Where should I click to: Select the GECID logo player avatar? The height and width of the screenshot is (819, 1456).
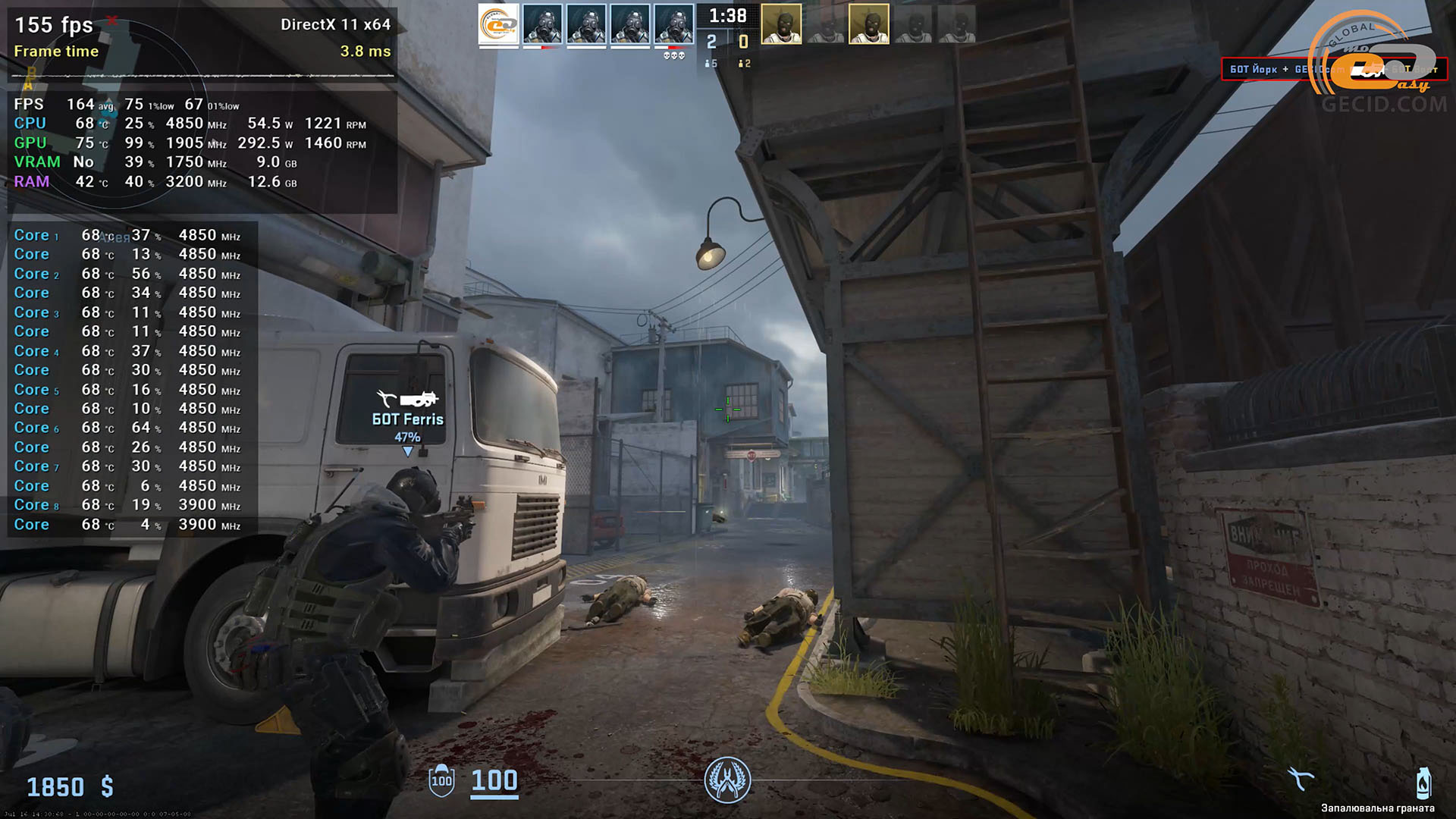tap(498, 24)
